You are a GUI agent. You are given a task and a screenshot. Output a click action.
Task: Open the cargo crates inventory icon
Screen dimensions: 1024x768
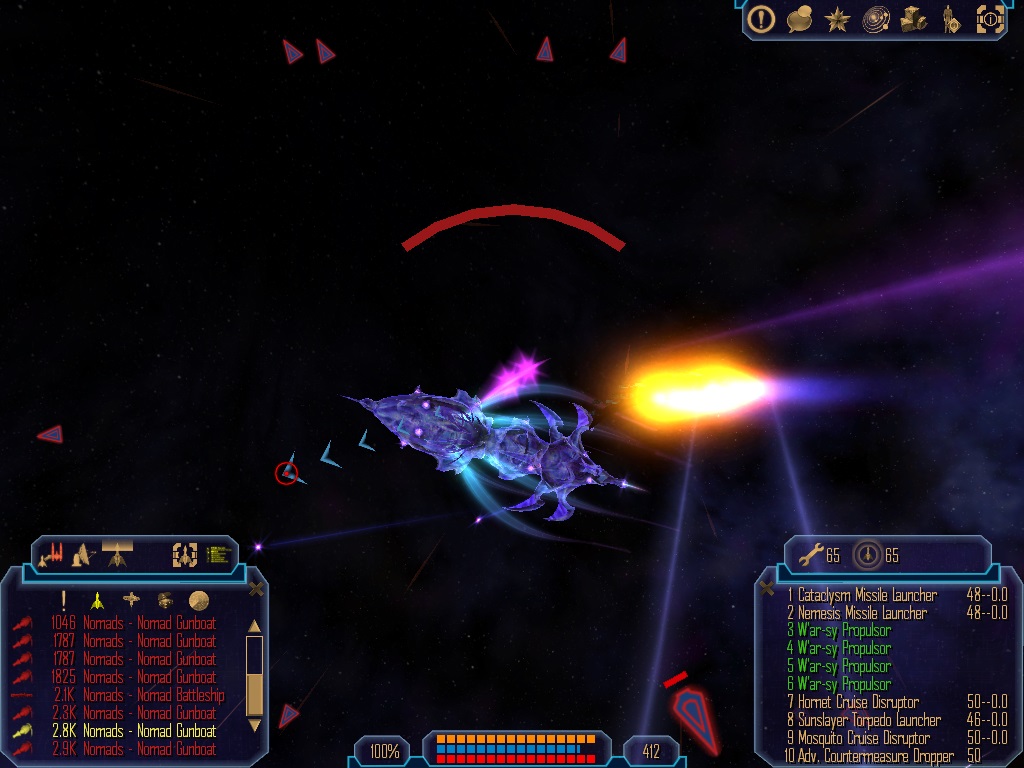pos(913,18)
